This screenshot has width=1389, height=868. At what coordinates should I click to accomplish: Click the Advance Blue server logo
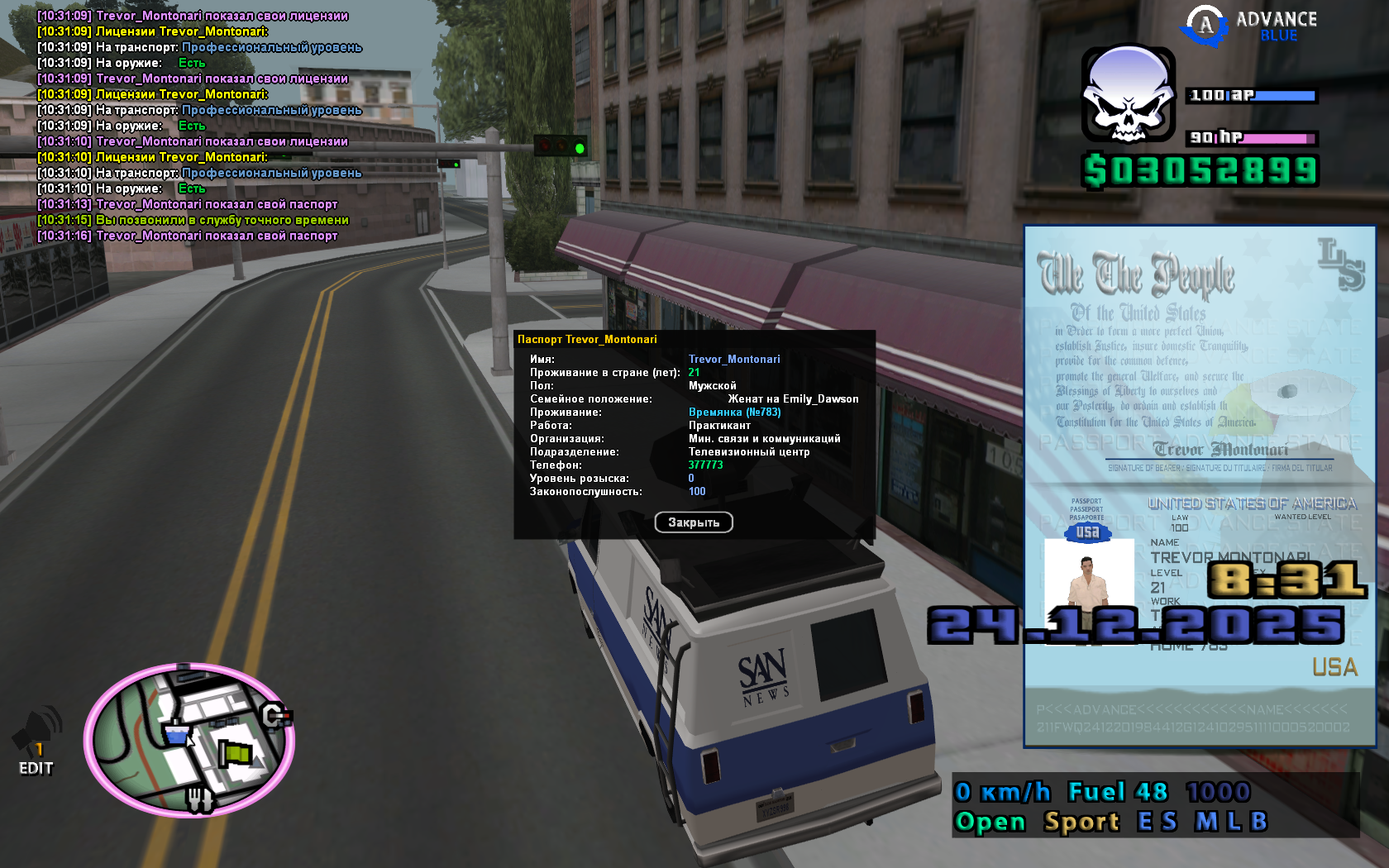1249,26
